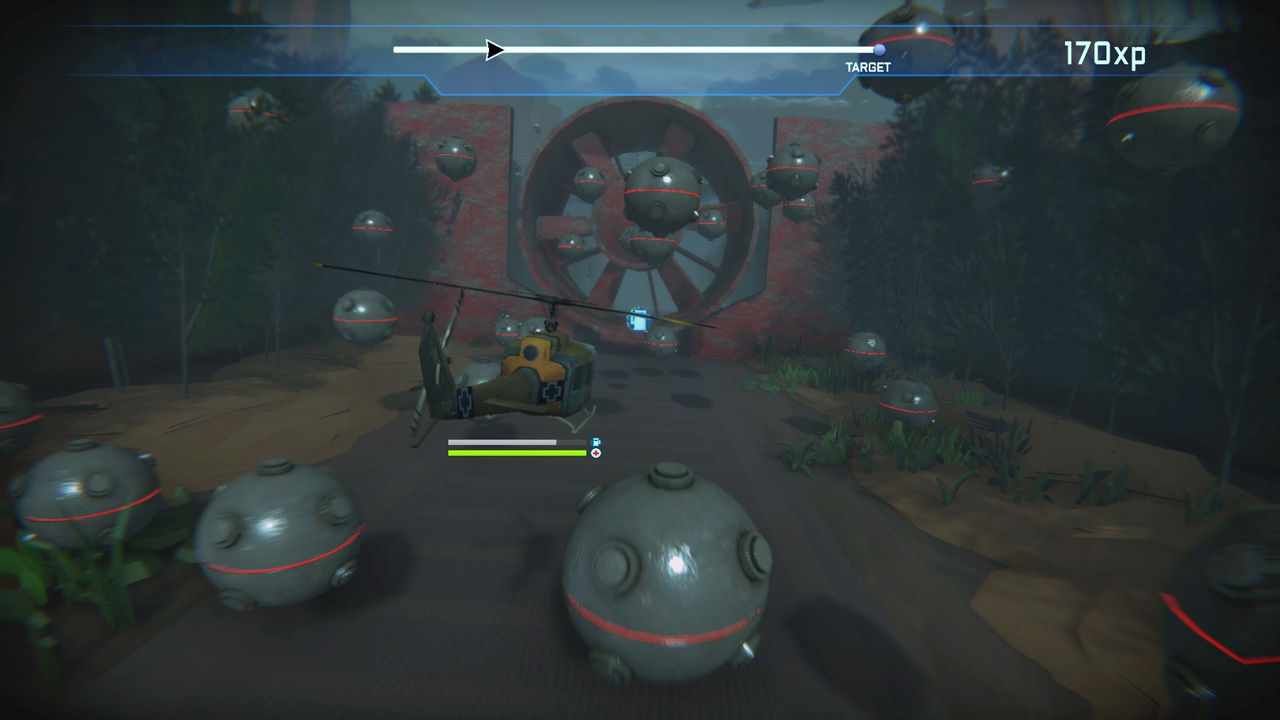This screenshot has width=1280, height=720.
Task: Click the black arrow marker on the progress bar
Action: click(492, 50)
